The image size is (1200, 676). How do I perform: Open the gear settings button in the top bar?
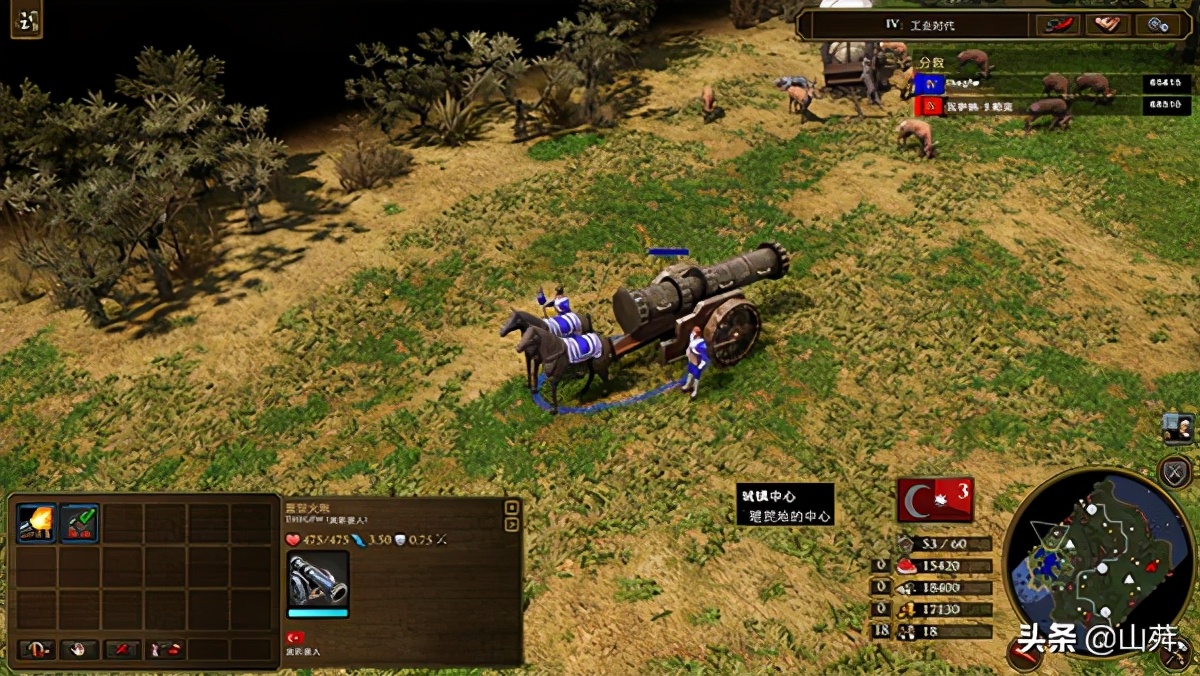tap(1159, 25)
